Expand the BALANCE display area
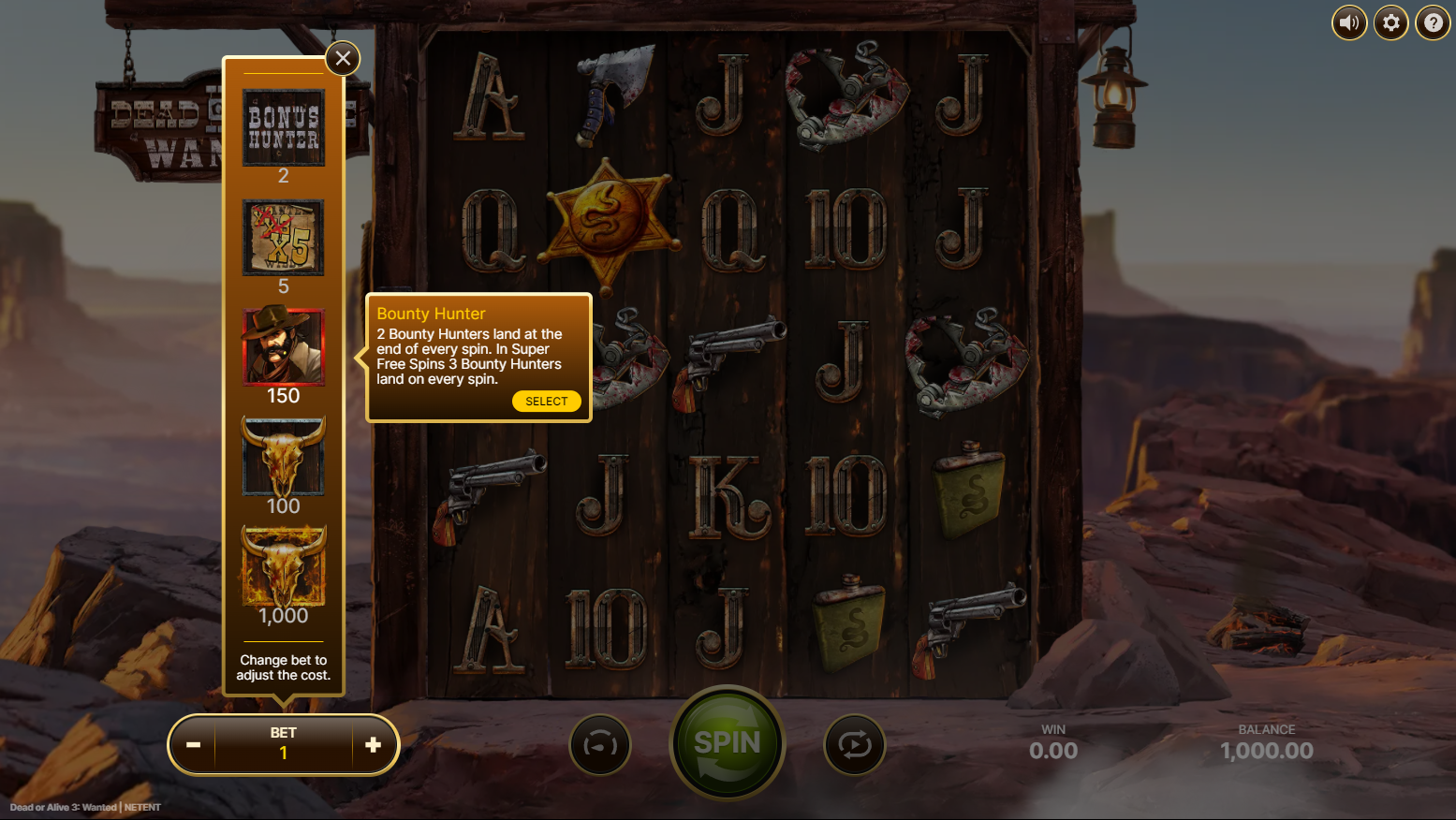1456x820 pixels. point(1267,741)
